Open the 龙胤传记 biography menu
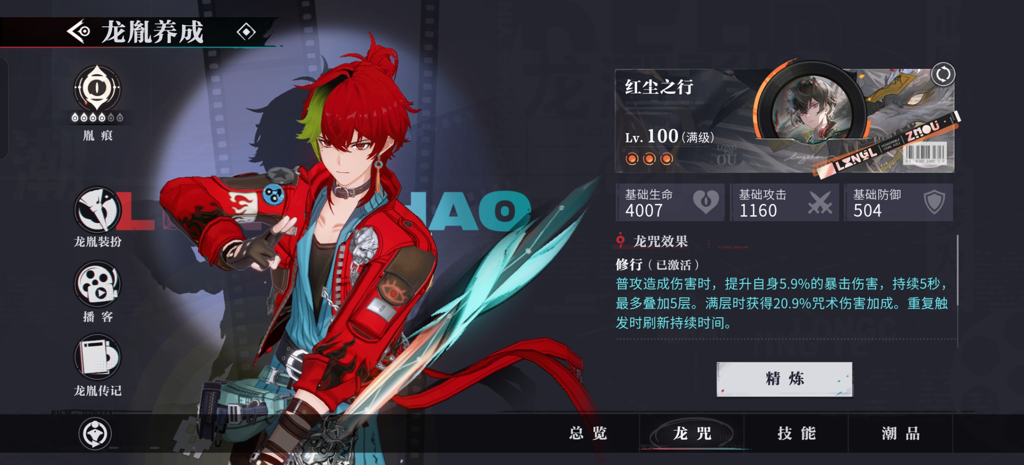1024x465 pixels. [x=97, y=357]
